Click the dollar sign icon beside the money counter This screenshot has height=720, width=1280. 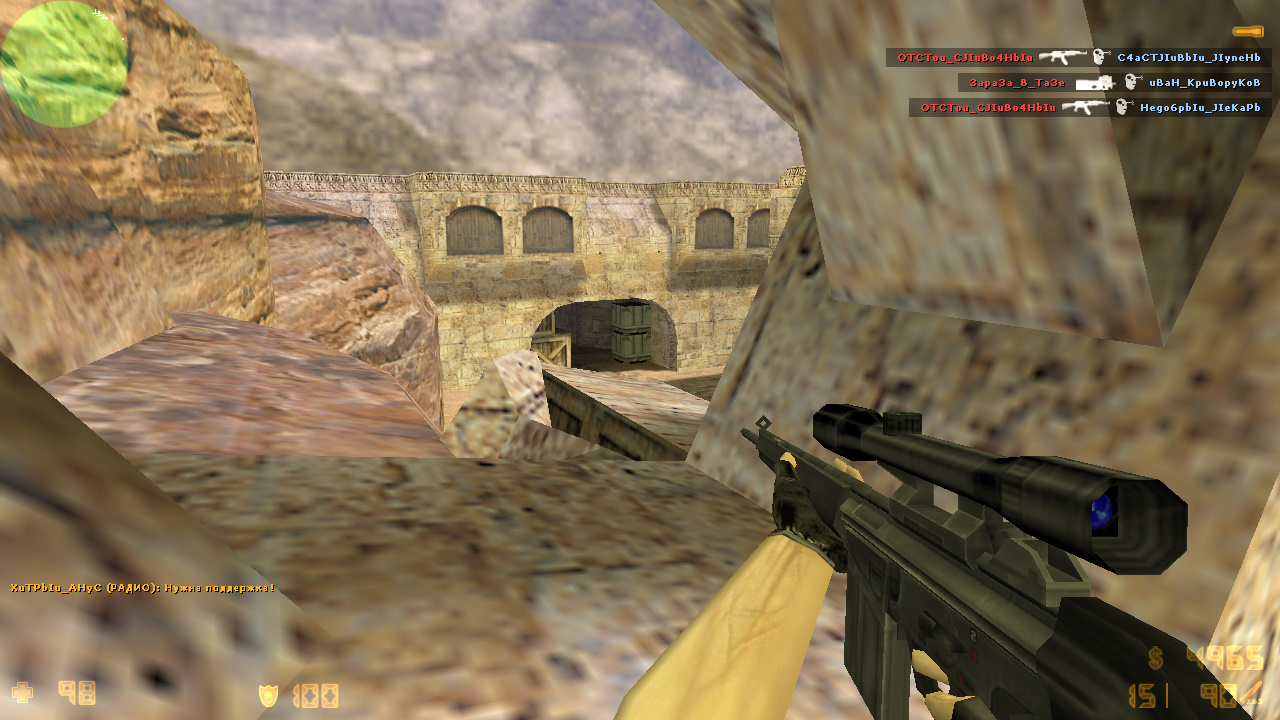pos(1154,657)
